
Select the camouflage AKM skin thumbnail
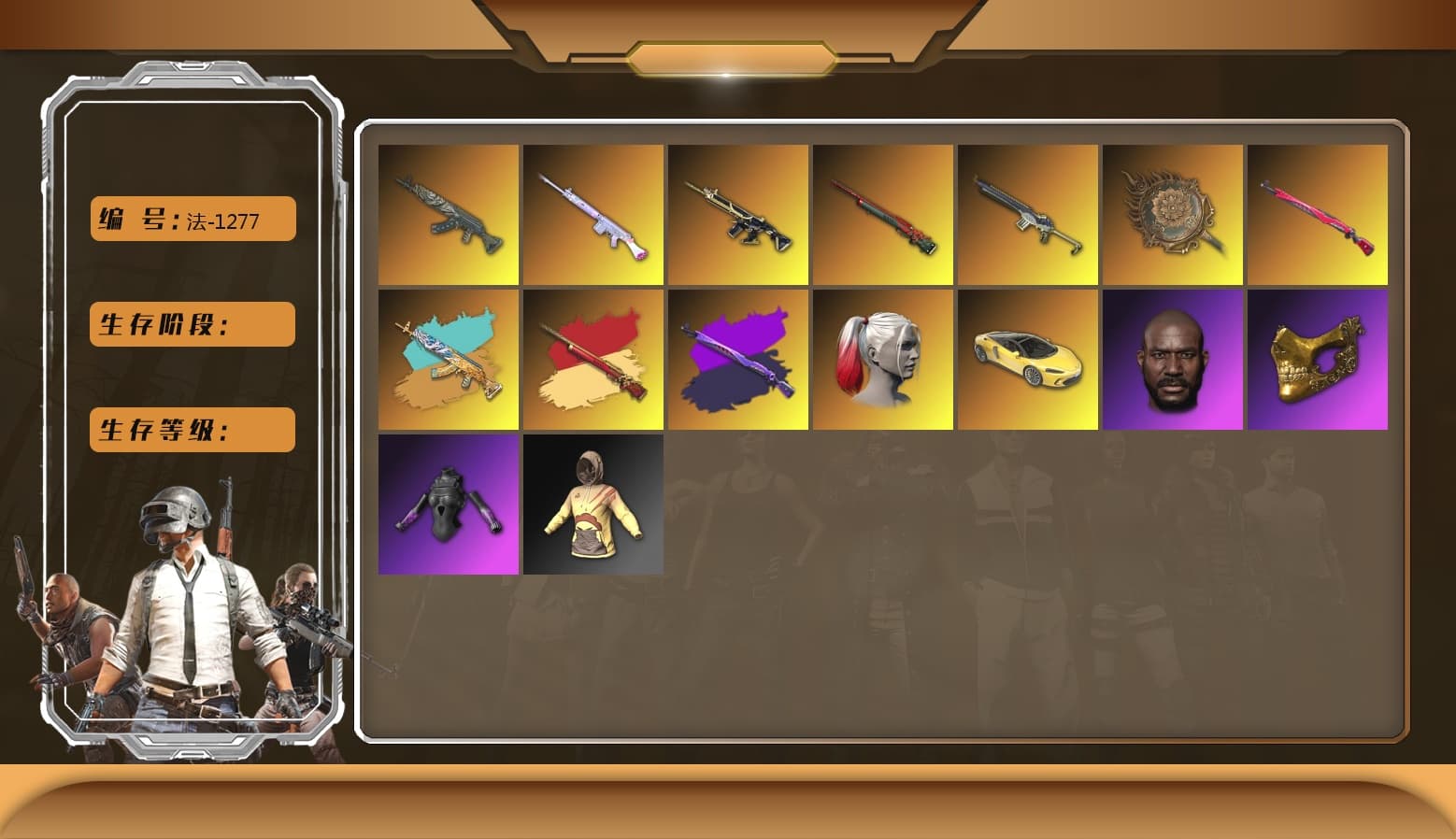450,213
